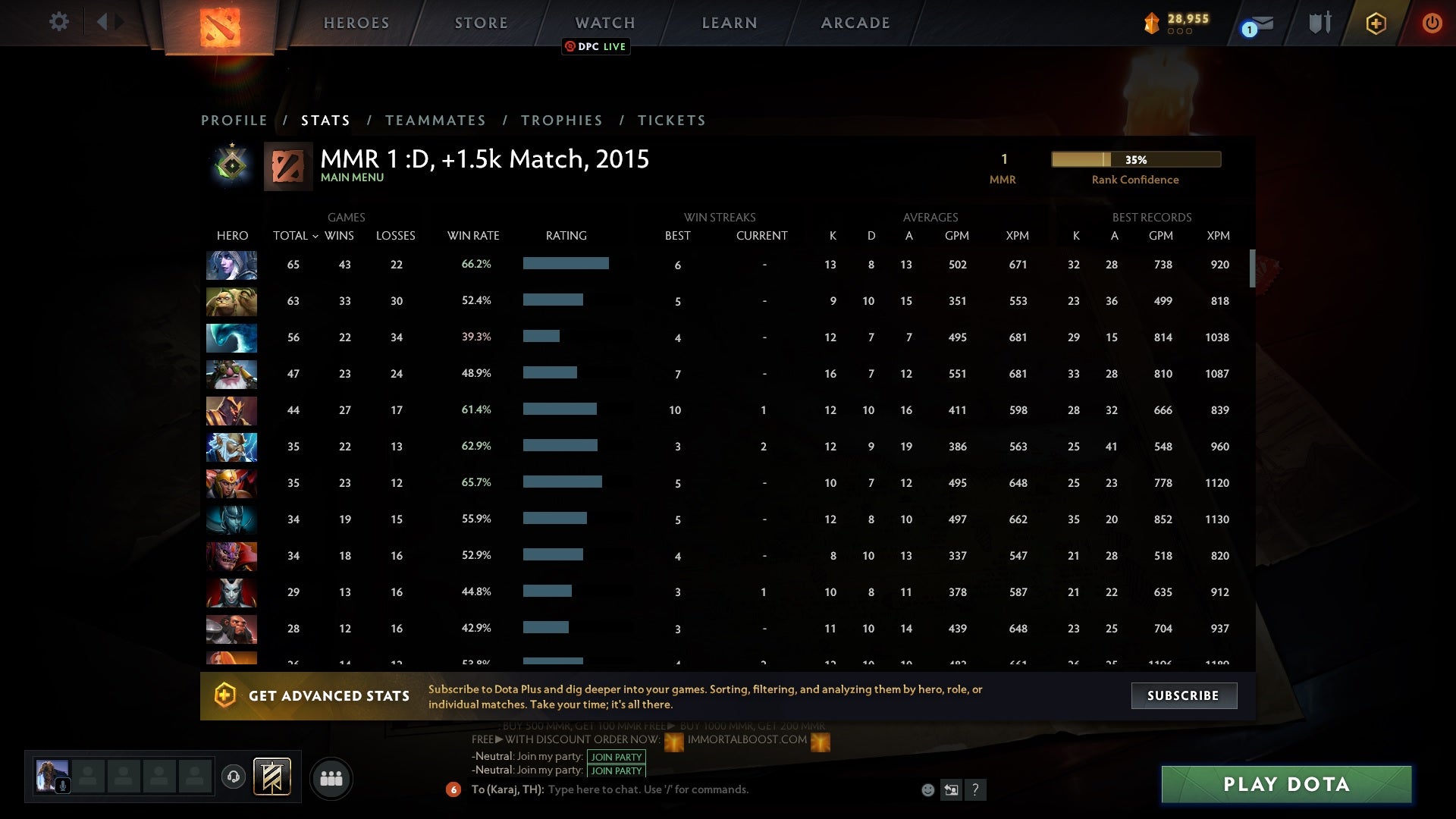Open the WATCH menu
This screenshot has width=1456, height=819.
tap(605, 23)
